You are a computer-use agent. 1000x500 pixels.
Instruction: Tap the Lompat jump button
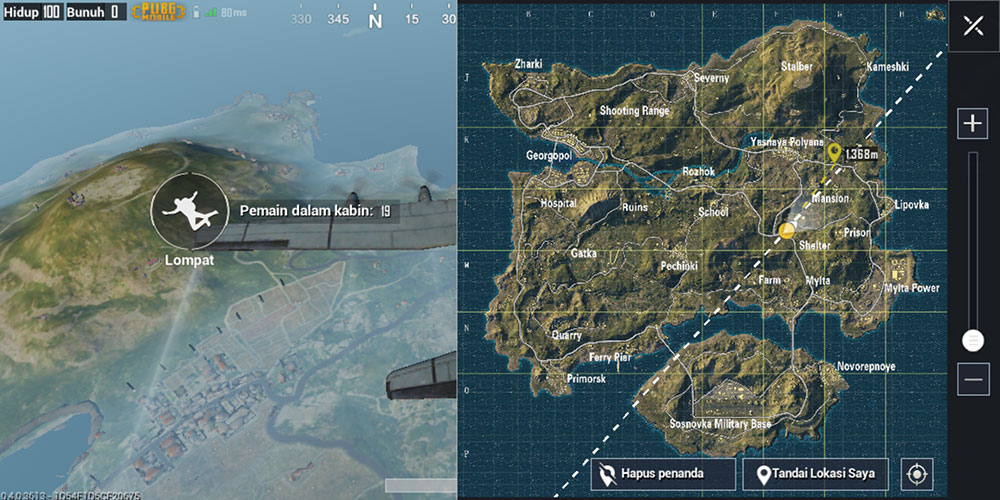pos(188,211)
